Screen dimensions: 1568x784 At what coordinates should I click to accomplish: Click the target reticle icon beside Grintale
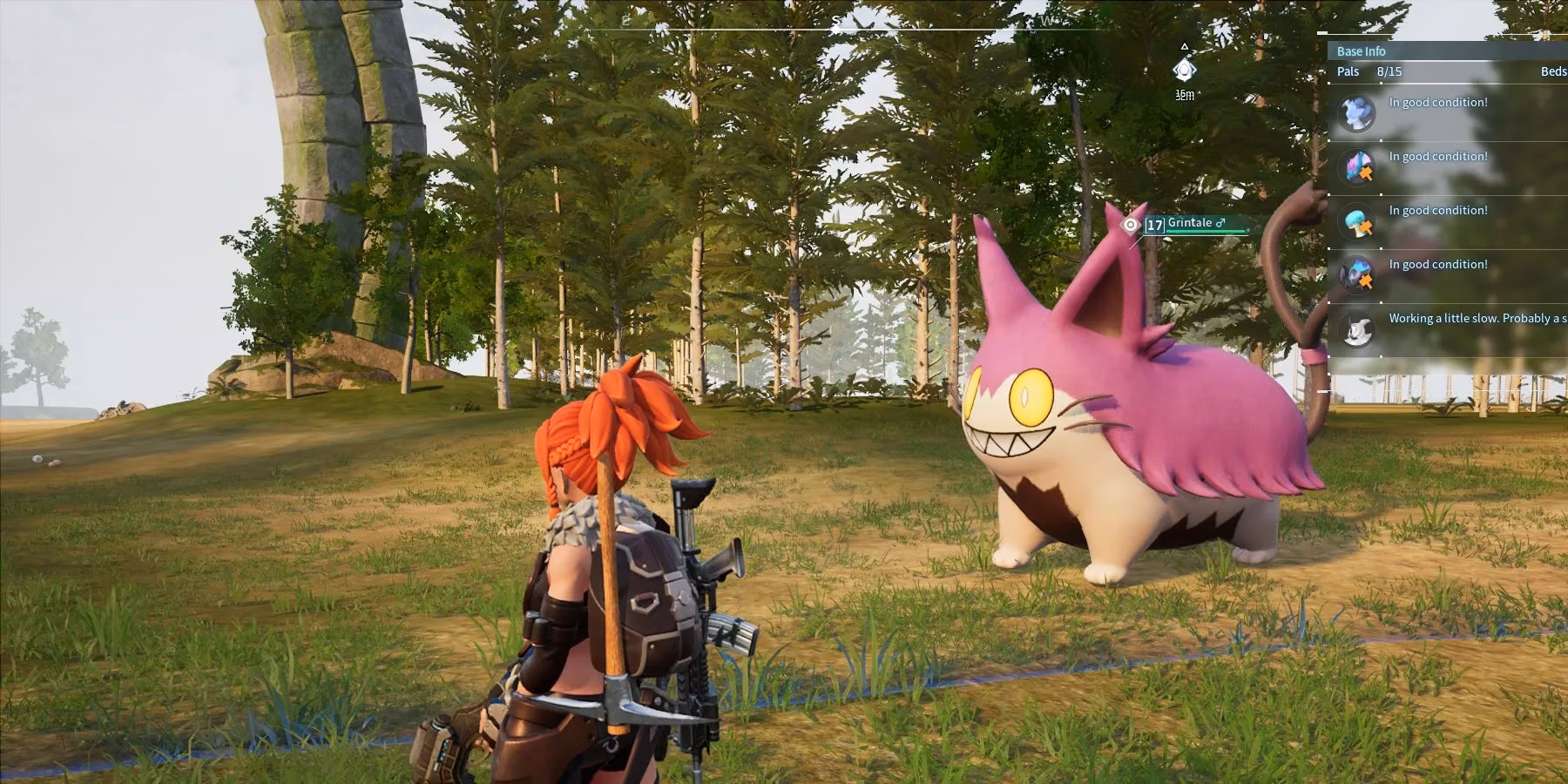[1131, 225]
